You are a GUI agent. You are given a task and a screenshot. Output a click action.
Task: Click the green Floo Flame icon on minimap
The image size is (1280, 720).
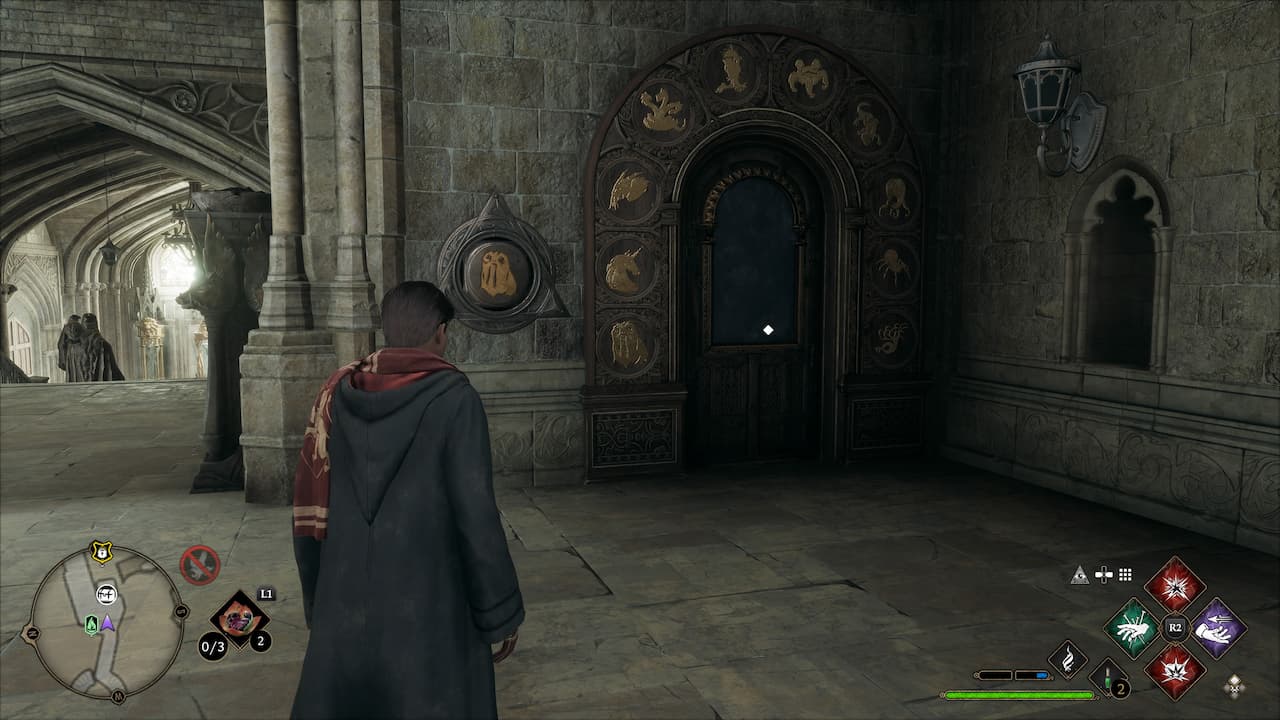tap(92, 624)
